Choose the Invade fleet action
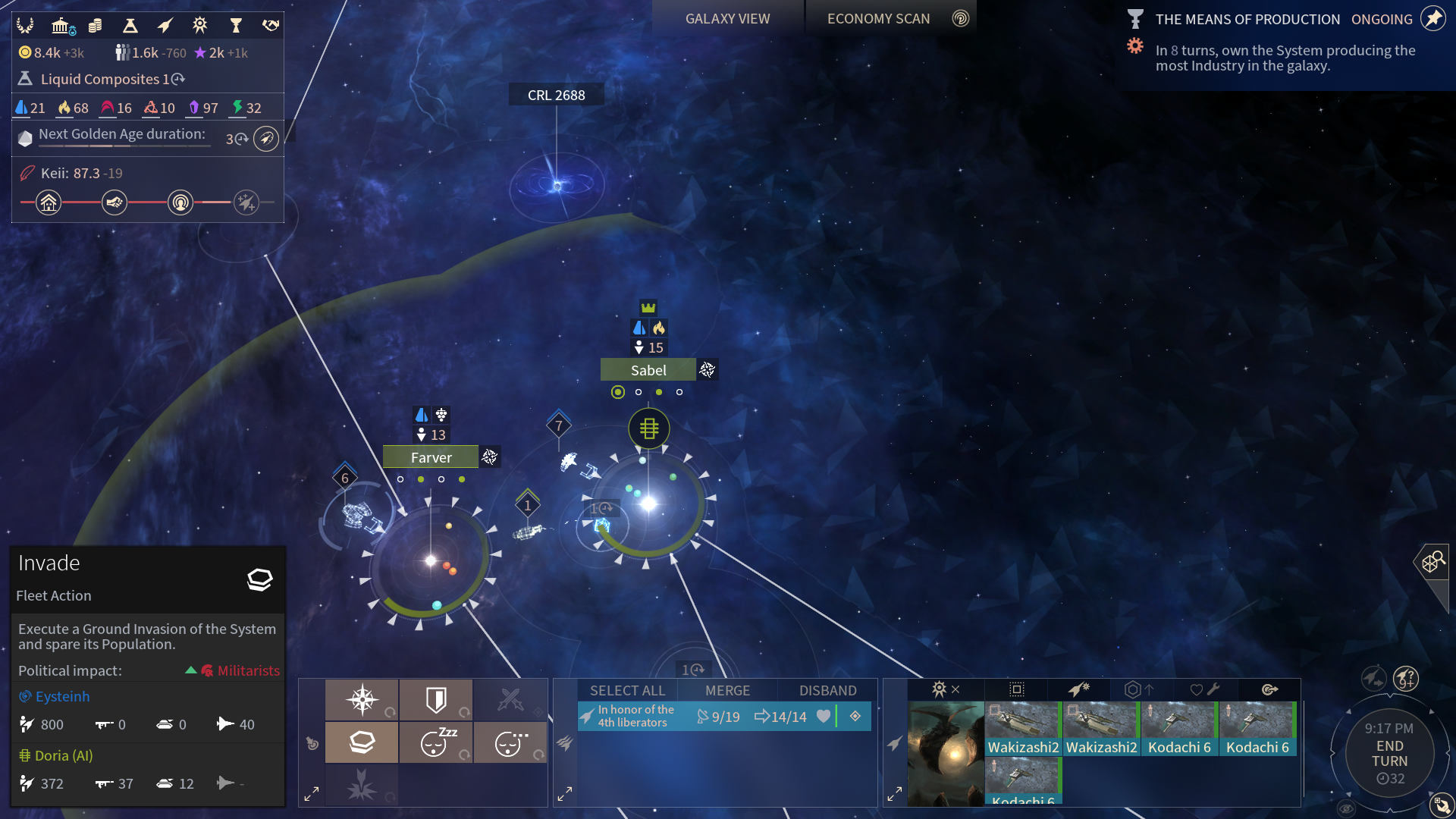 [362, 742]
